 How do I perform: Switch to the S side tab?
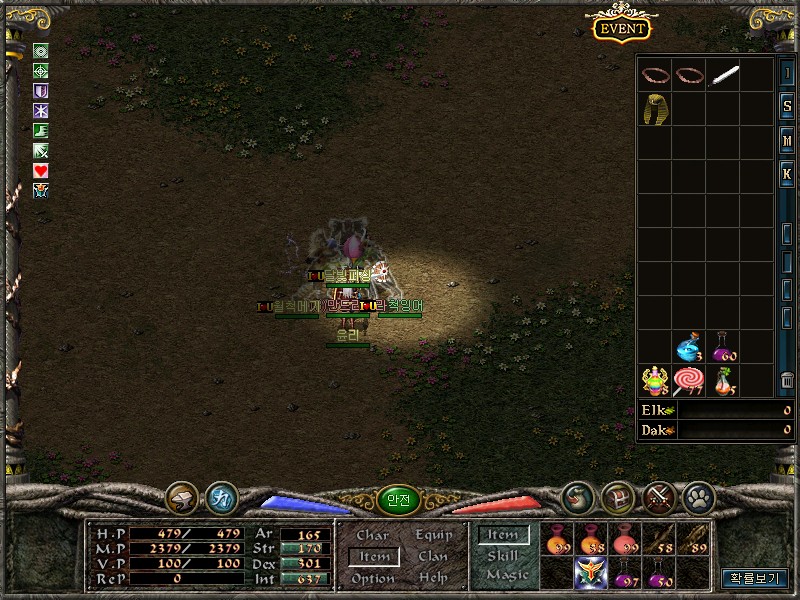(787, 106)
